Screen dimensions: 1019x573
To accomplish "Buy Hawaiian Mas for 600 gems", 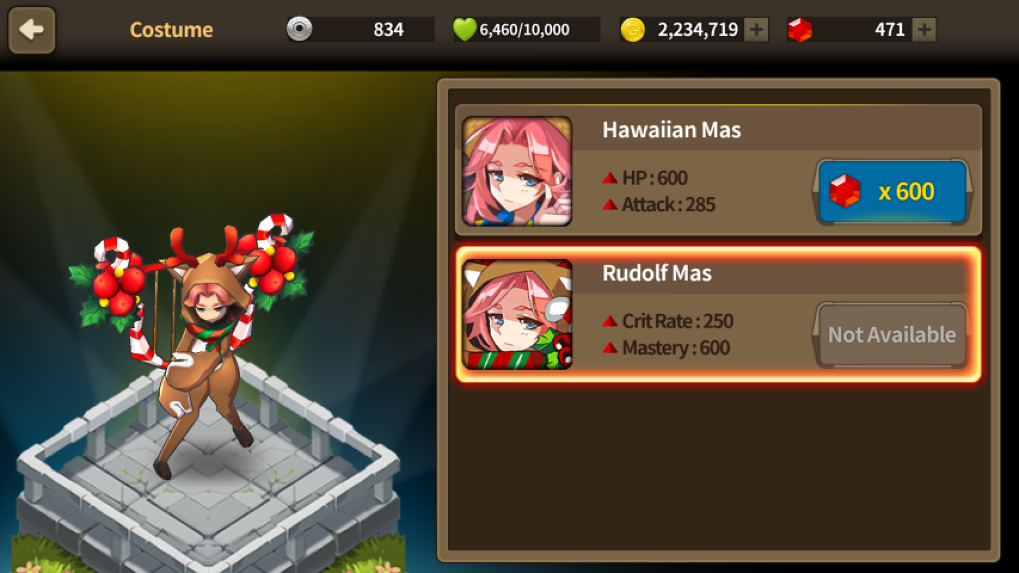I will (893, 191).
